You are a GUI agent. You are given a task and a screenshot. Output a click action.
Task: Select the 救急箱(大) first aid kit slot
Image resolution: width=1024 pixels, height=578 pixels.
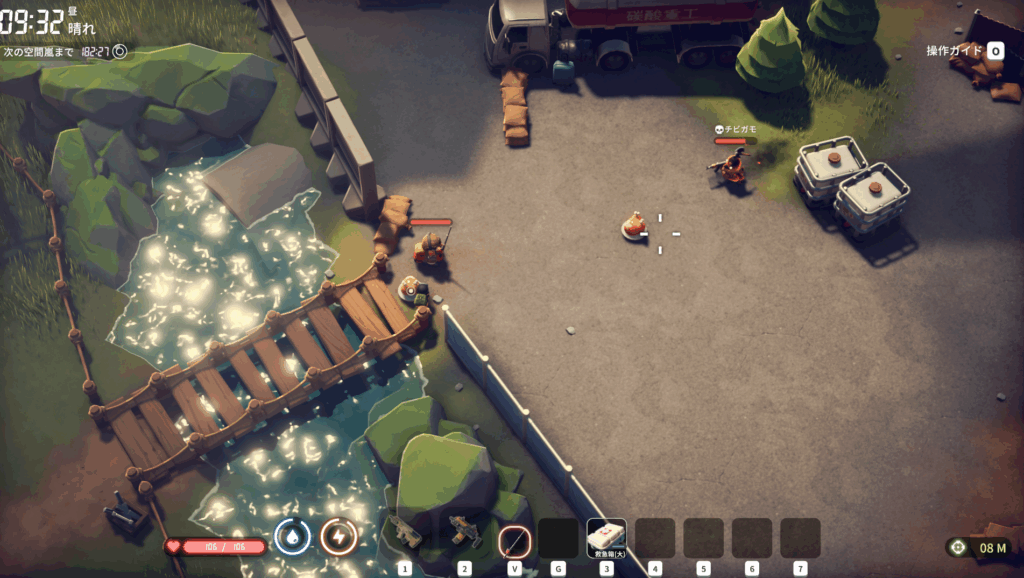click(606, 538)
